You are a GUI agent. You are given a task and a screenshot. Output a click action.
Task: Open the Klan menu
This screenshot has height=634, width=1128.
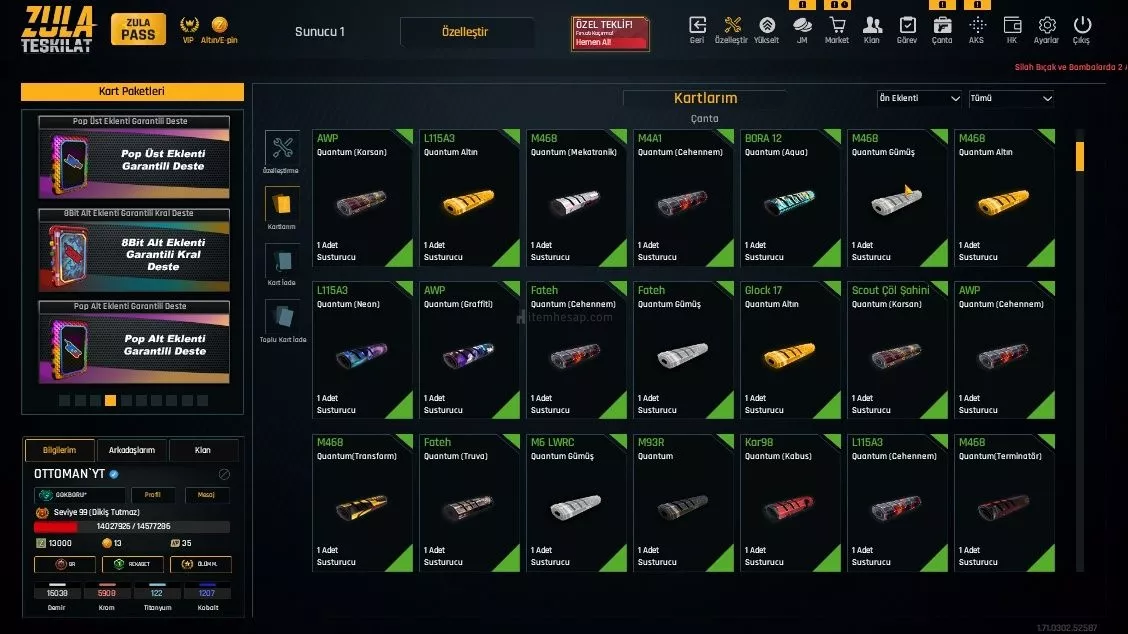[x=872, y=27]
